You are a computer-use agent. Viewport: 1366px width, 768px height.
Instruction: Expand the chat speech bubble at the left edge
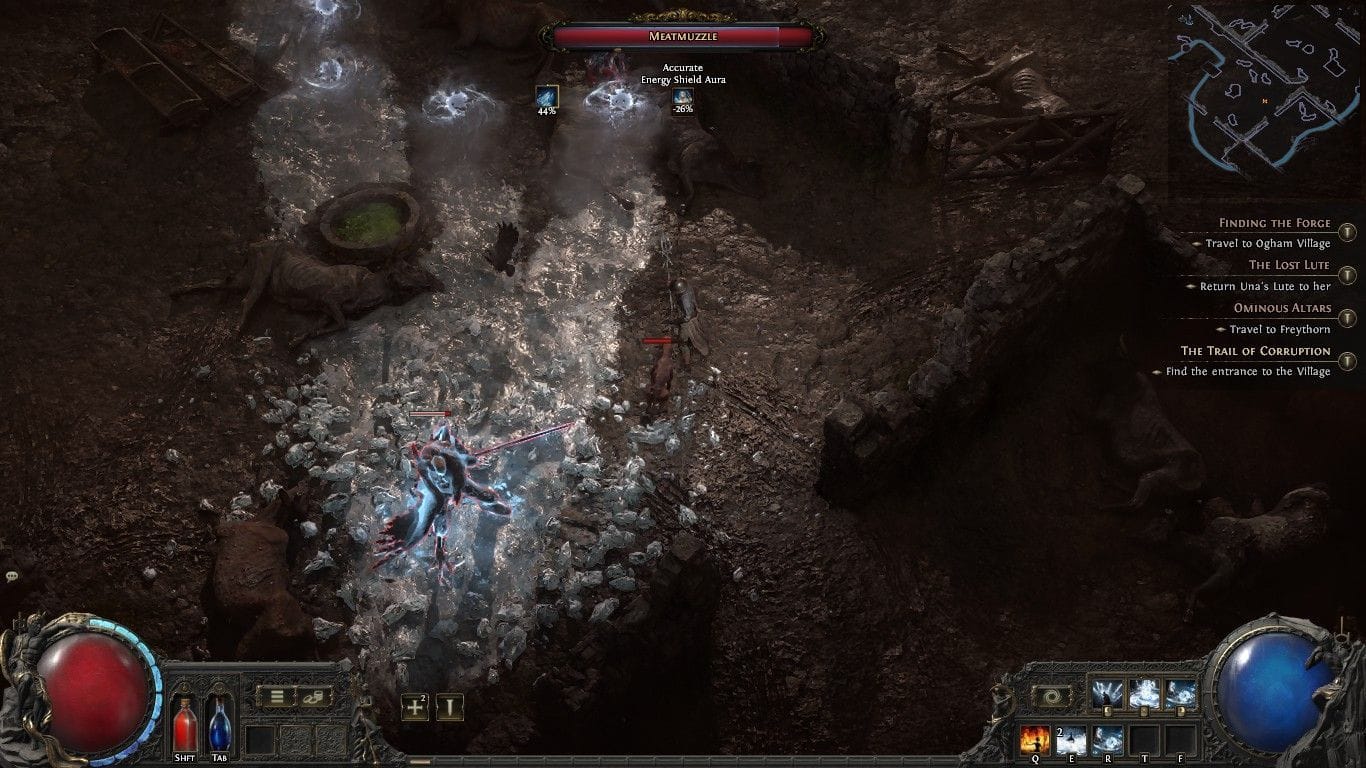click(x=12, y=574)
